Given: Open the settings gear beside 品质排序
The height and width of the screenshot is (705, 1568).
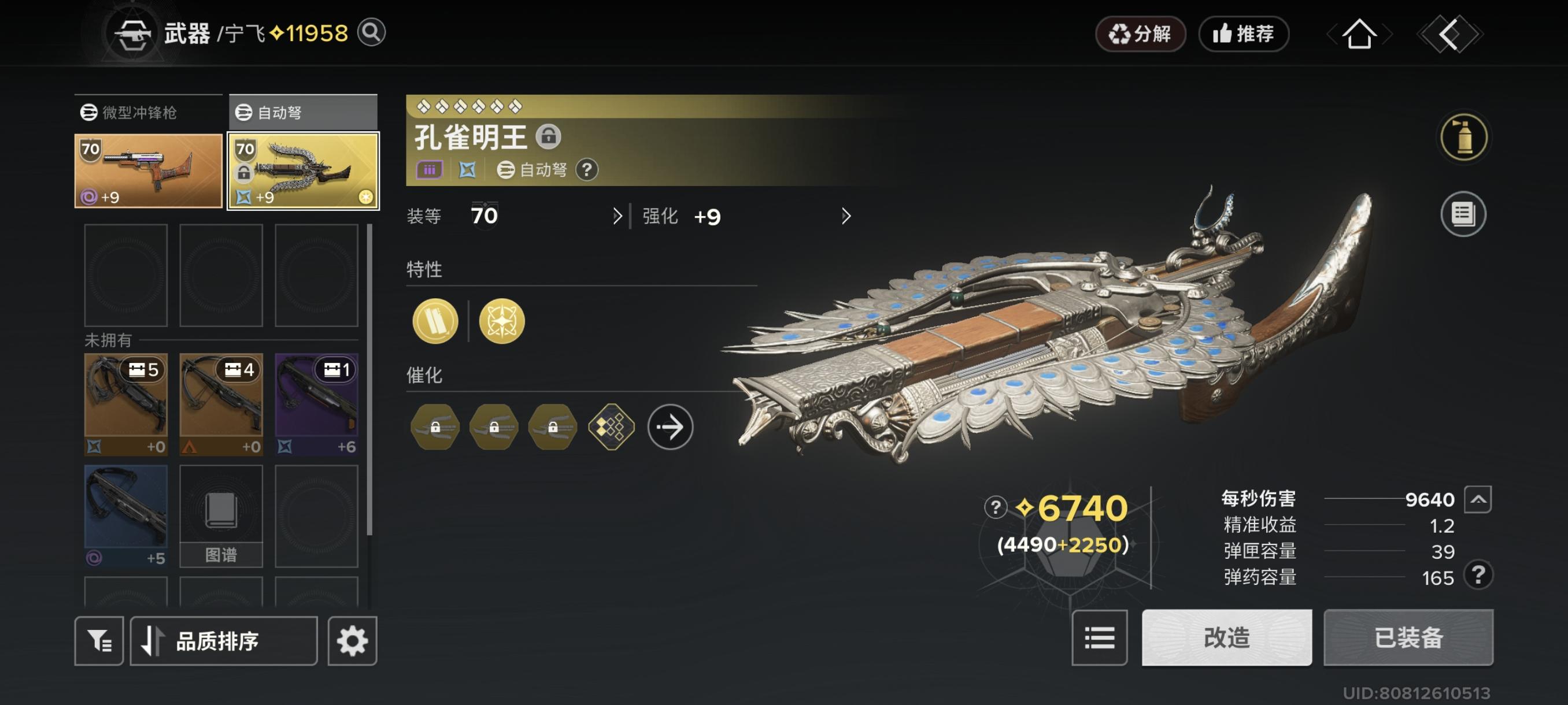Looking at the screenshot, I should (352, 640).
